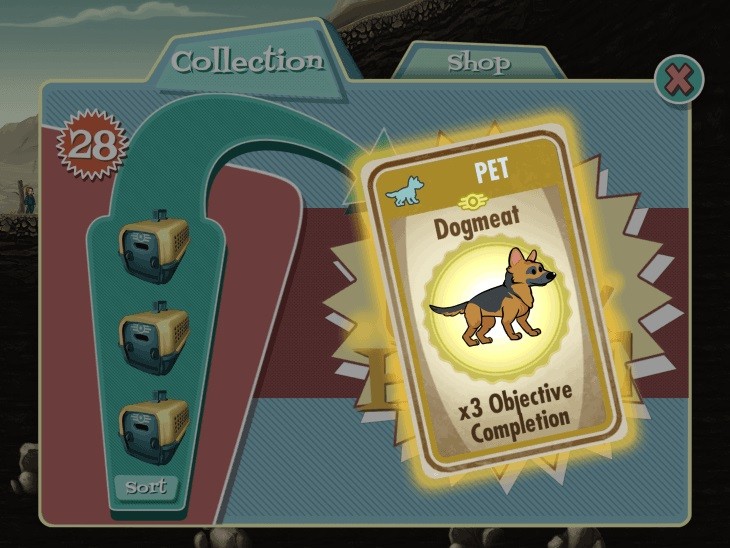This screenshot has width=730, height=548.
Task: Sort the pet carriers
Action: (x=146, y=488)
